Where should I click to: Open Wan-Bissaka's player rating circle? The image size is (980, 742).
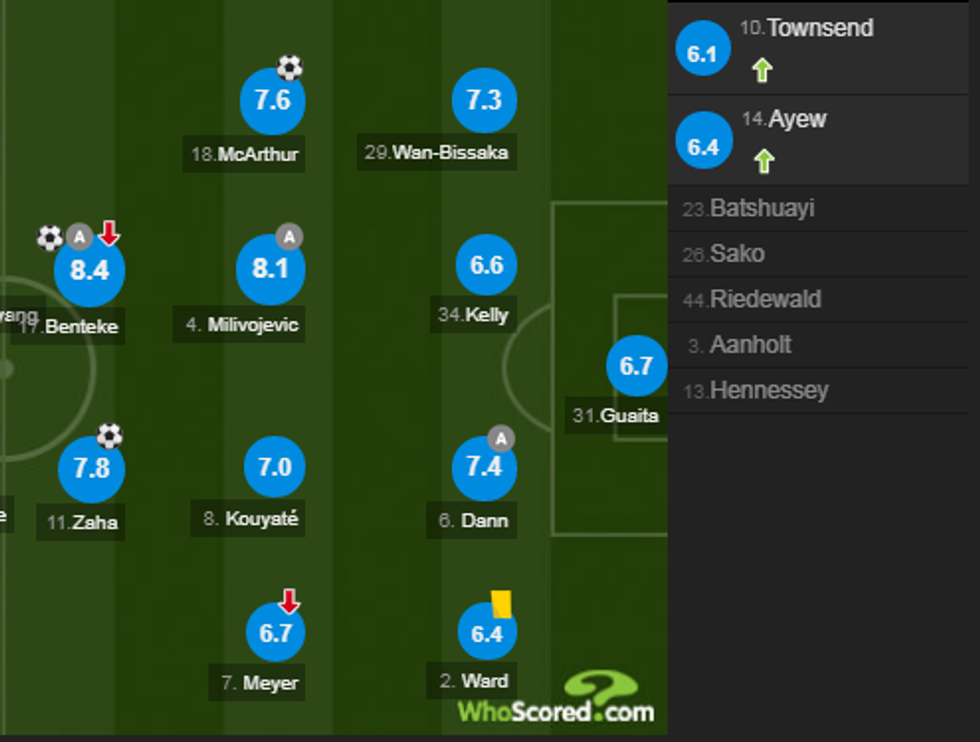pyautogui.click(x=484, y=100)
